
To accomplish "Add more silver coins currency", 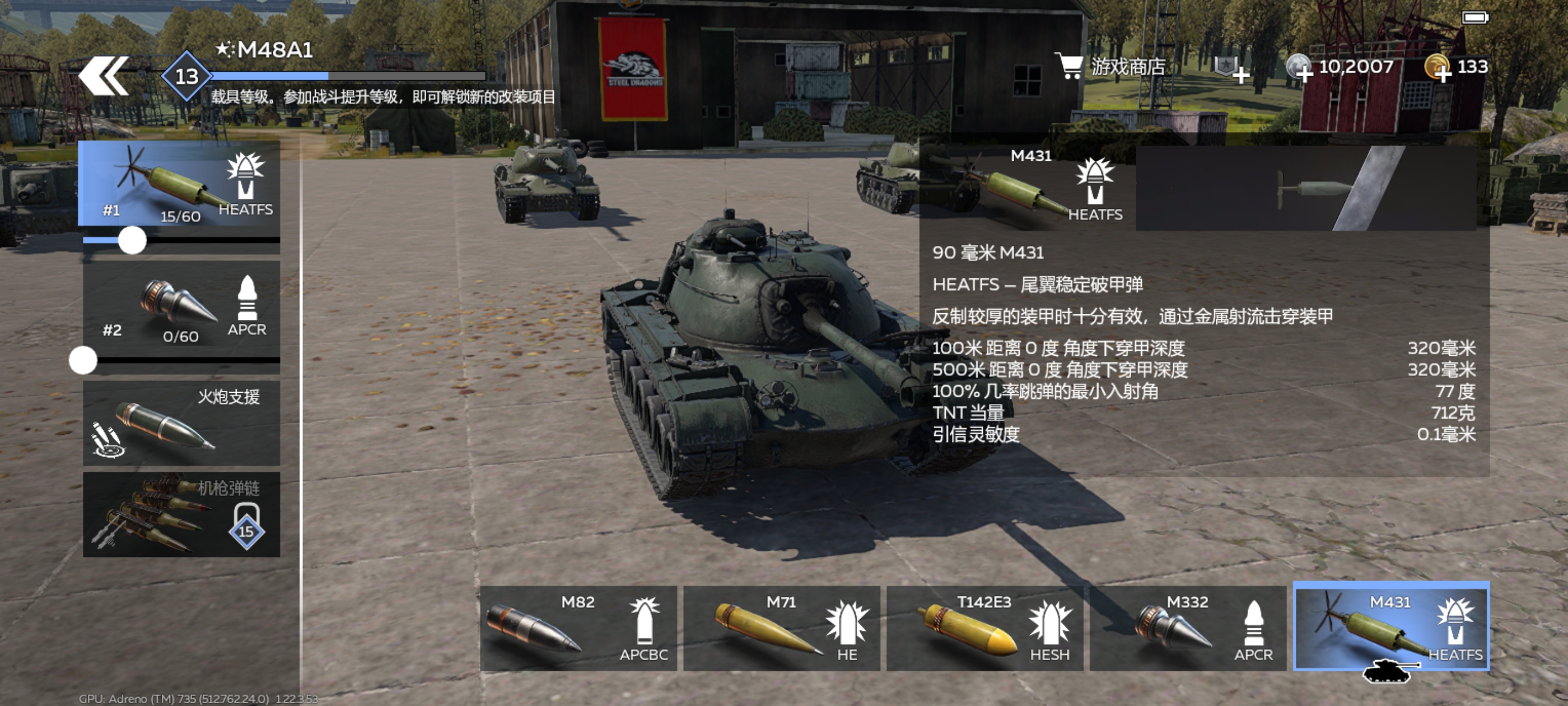I will (1300, 68).
